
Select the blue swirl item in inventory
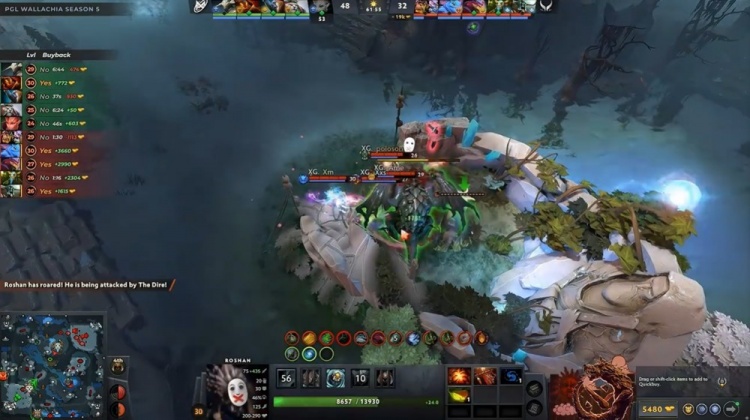(510, 376)
